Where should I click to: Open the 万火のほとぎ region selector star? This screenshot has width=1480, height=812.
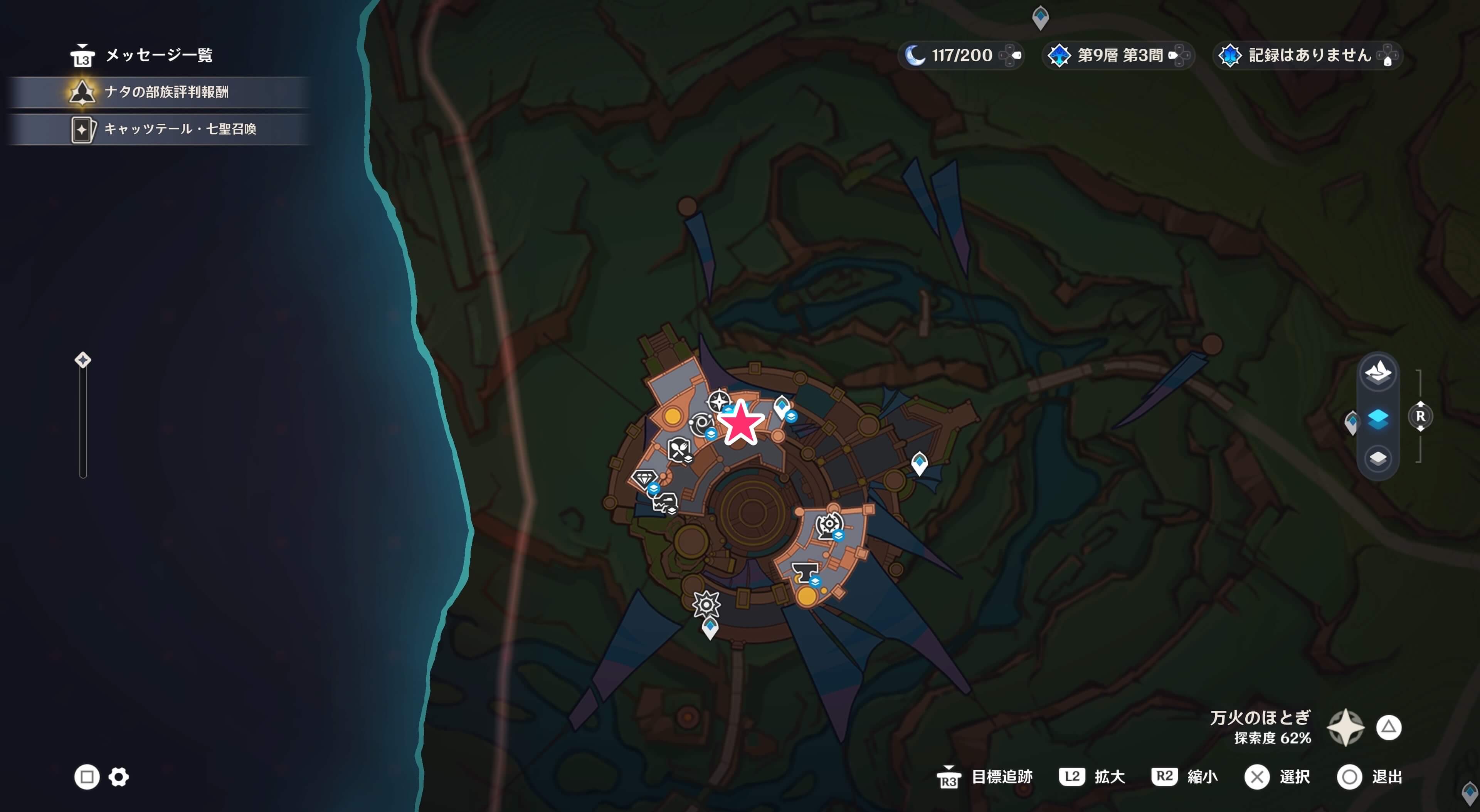[x=1345, y=728]
